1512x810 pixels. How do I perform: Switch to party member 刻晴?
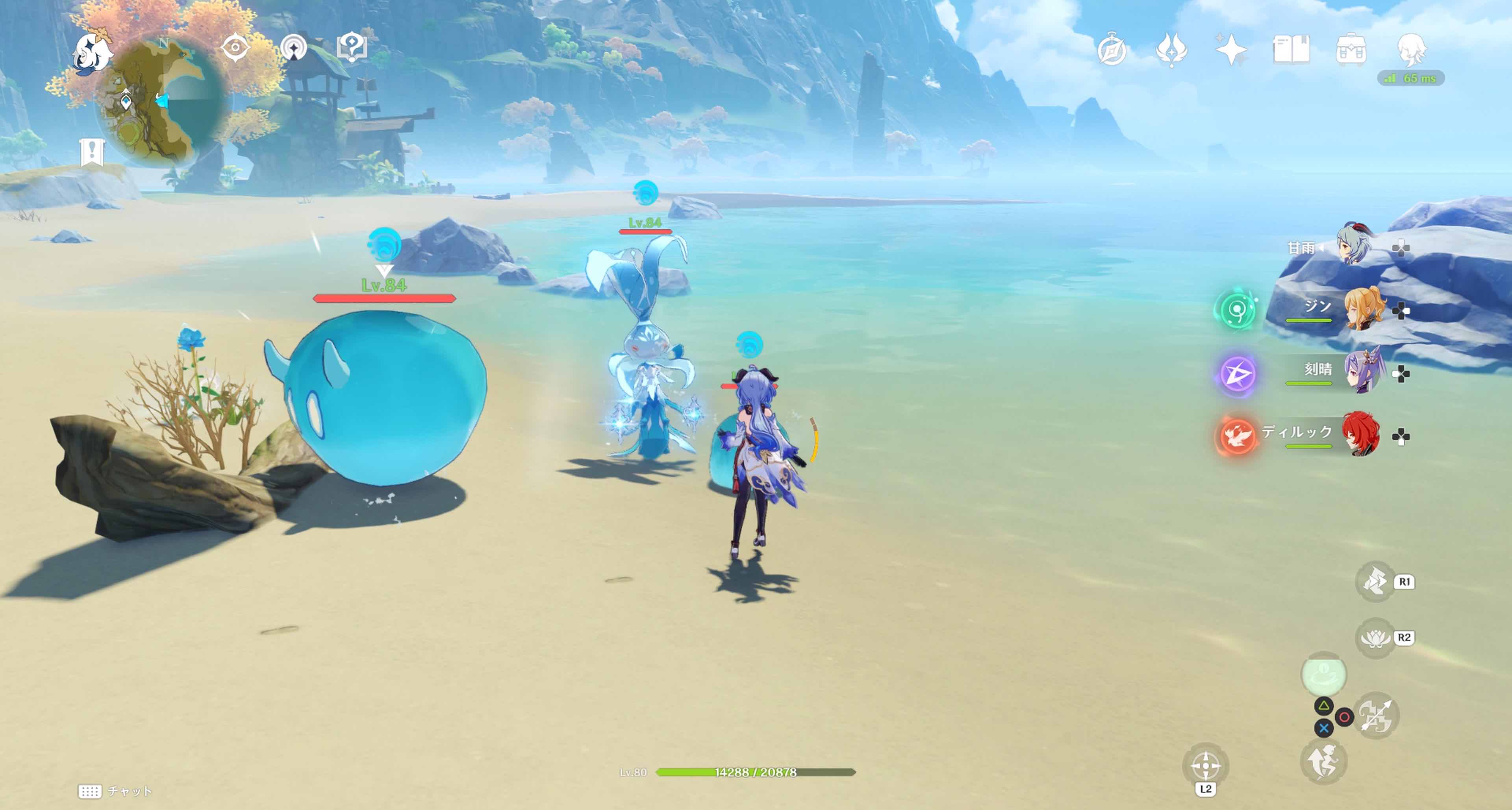(1364, 372)
